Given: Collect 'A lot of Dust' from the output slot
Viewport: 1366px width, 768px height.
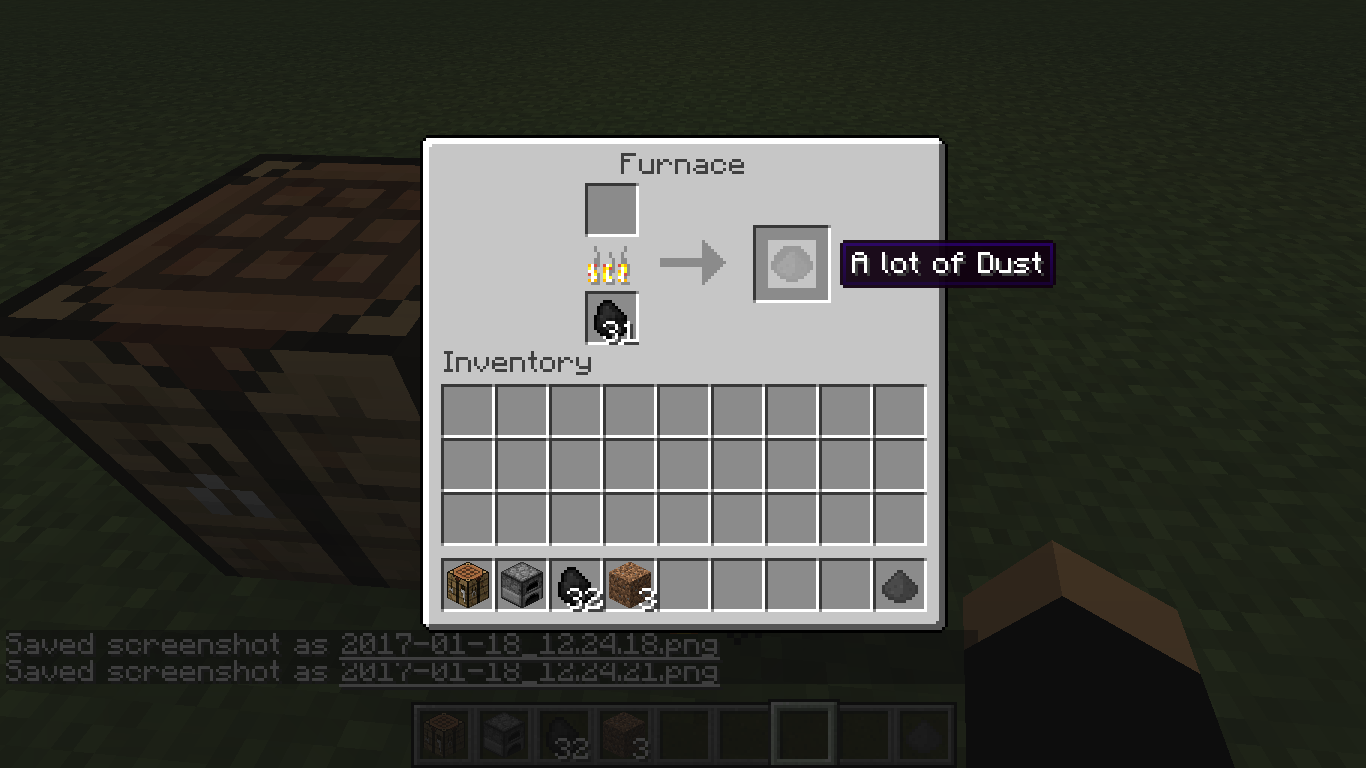Looking at the screenshot, I should coord(790,265).
